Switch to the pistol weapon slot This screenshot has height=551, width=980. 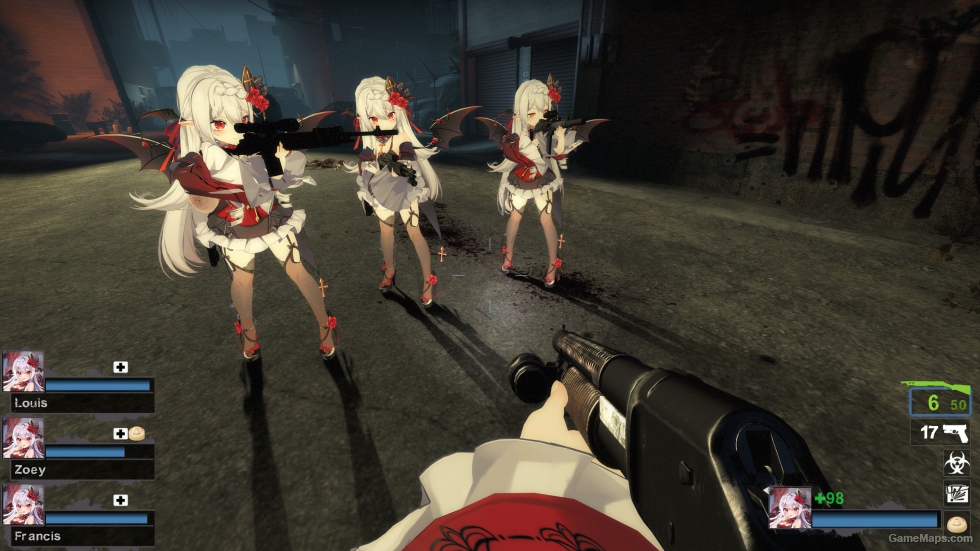point(941,433)
